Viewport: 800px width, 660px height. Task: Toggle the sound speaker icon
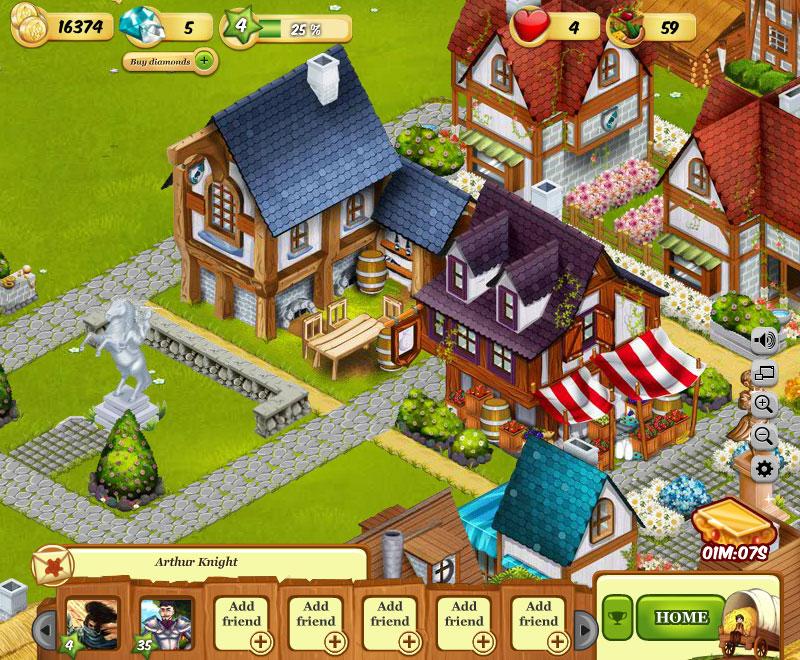(x=765, y=340)
